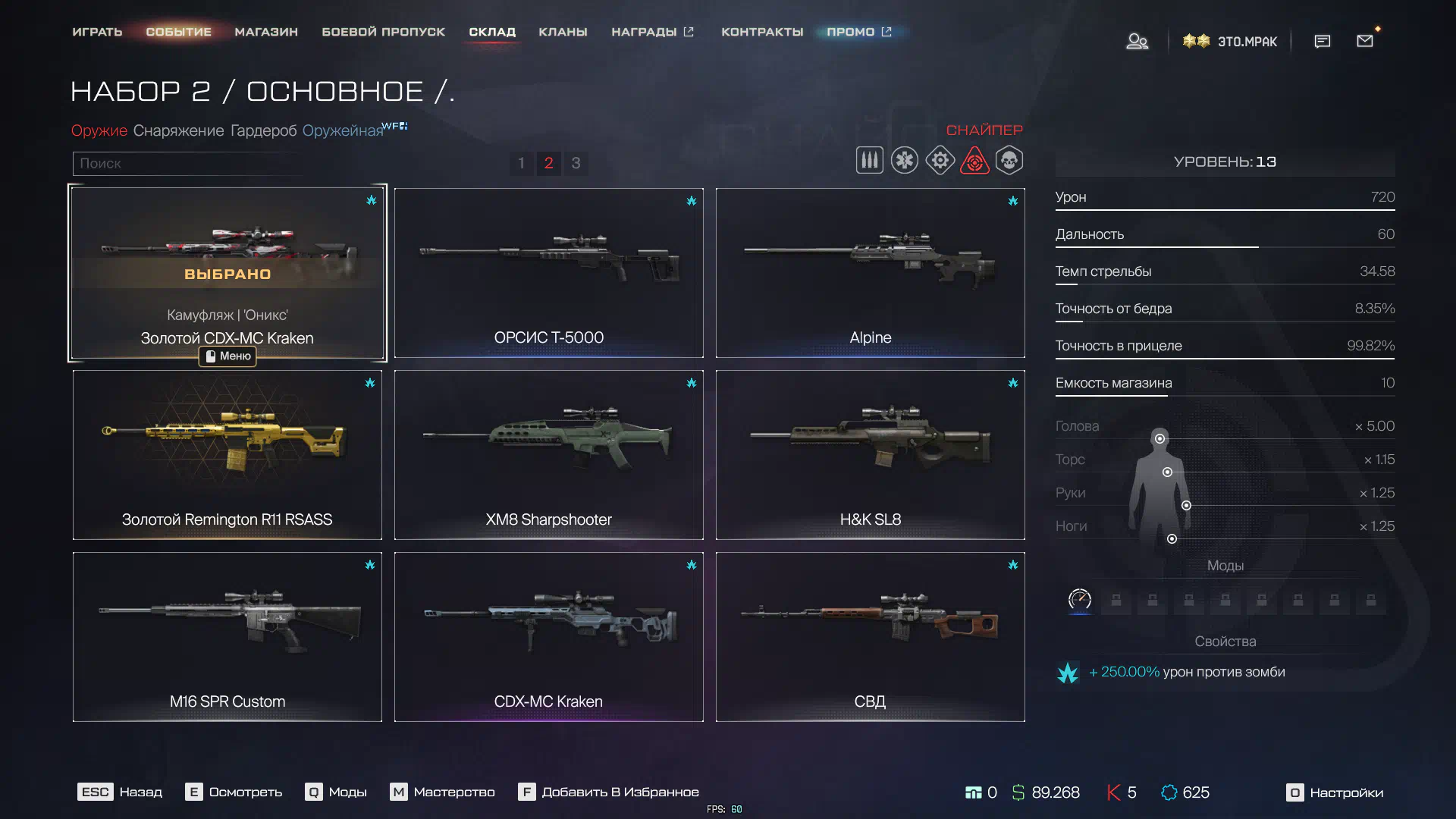
Task: Open the mail envelope icon
Action: [1364, 41]
